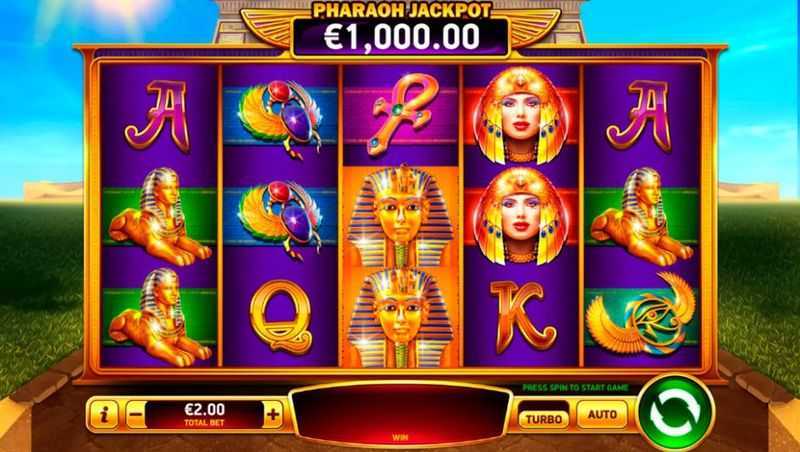Open the info paytable button
Screen dimensions: 800x452
coord(102,412)
